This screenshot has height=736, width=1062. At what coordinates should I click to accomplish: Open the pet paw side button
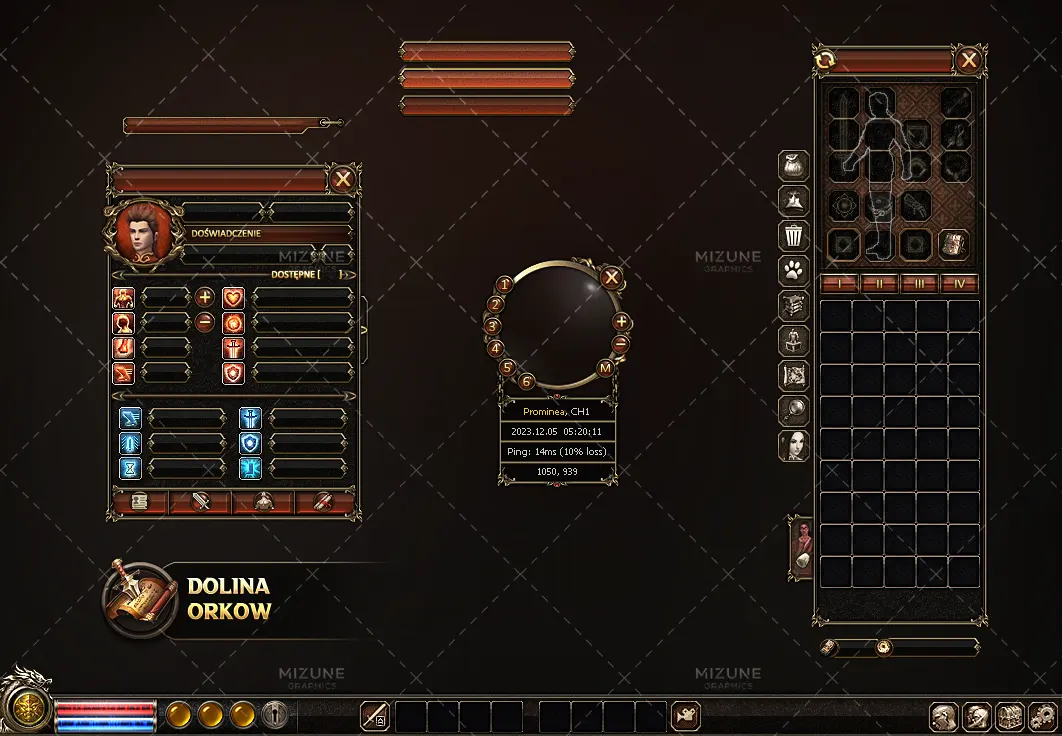click(794, 270)
